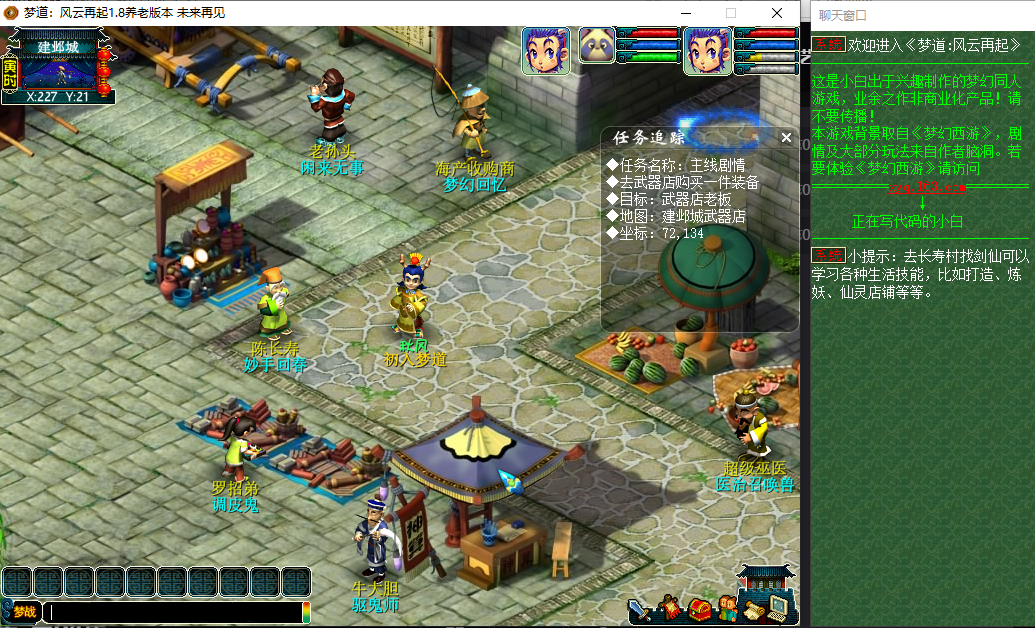Open the 建邺城 location map panel
Viewport: 1035px width, 628px height.
[58, 66]
